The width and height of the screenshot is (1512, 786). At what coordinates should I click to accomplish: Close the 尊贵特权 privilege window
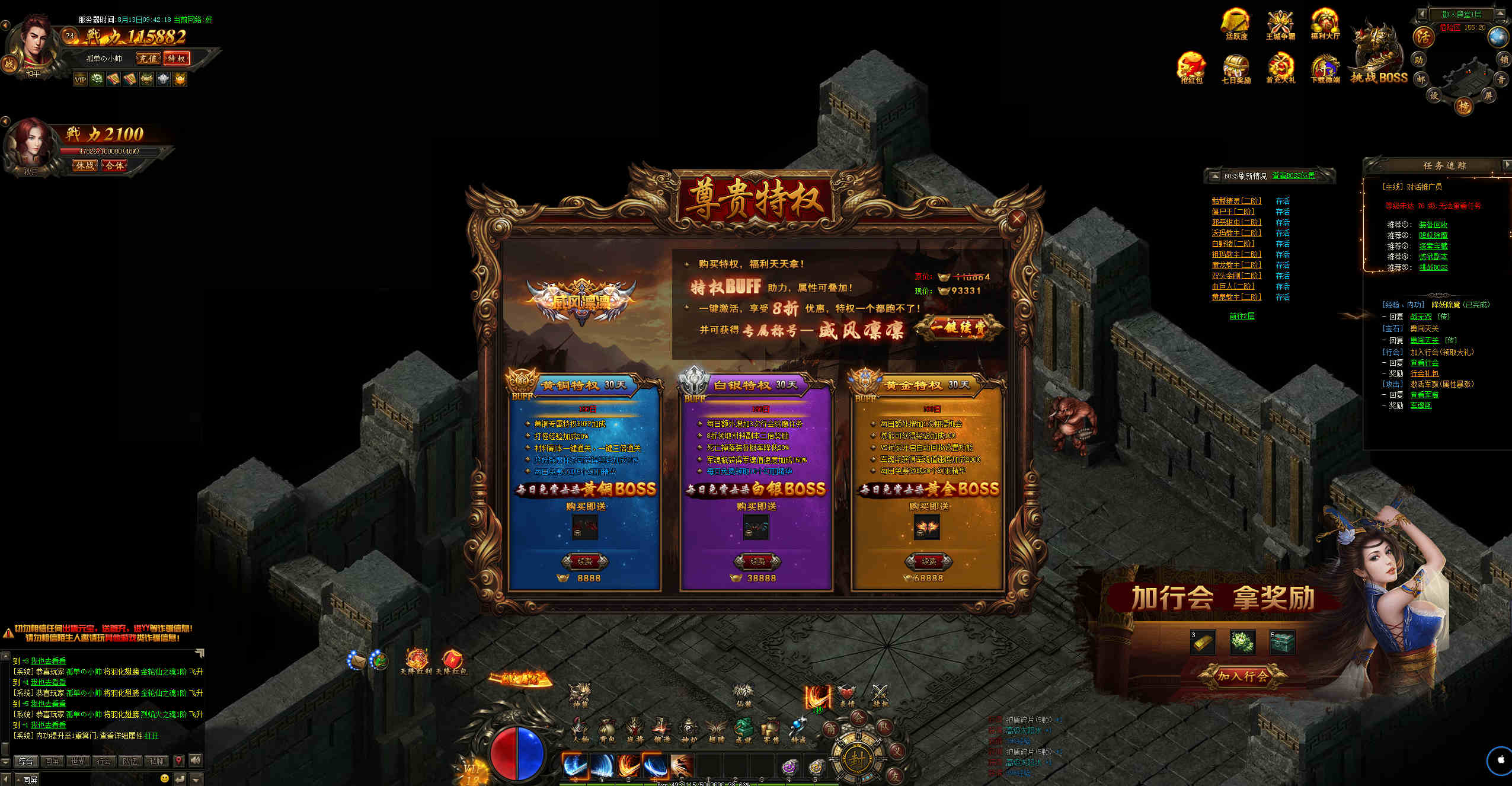point(1016,219)
